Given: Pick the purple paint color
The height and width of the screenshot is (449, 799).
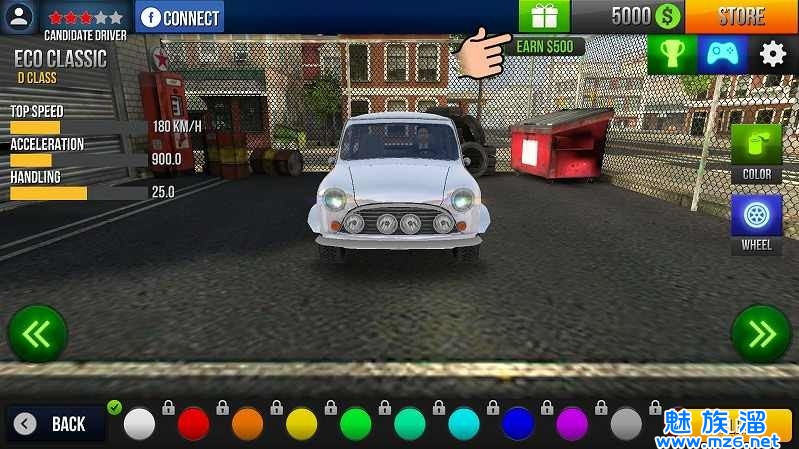Looking at the screenshot, I should [x=572, y=424].
